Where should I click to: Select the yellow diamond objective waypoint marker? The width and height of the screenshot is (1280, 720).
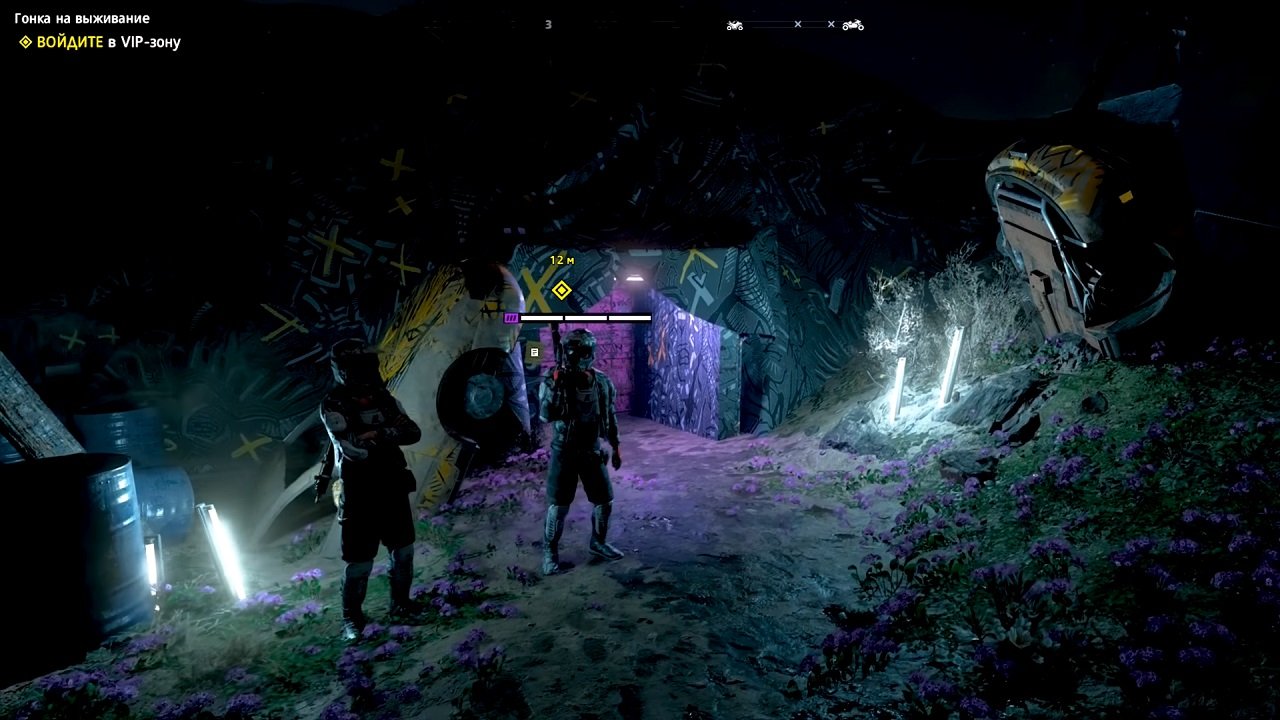(x=561, y=290)
